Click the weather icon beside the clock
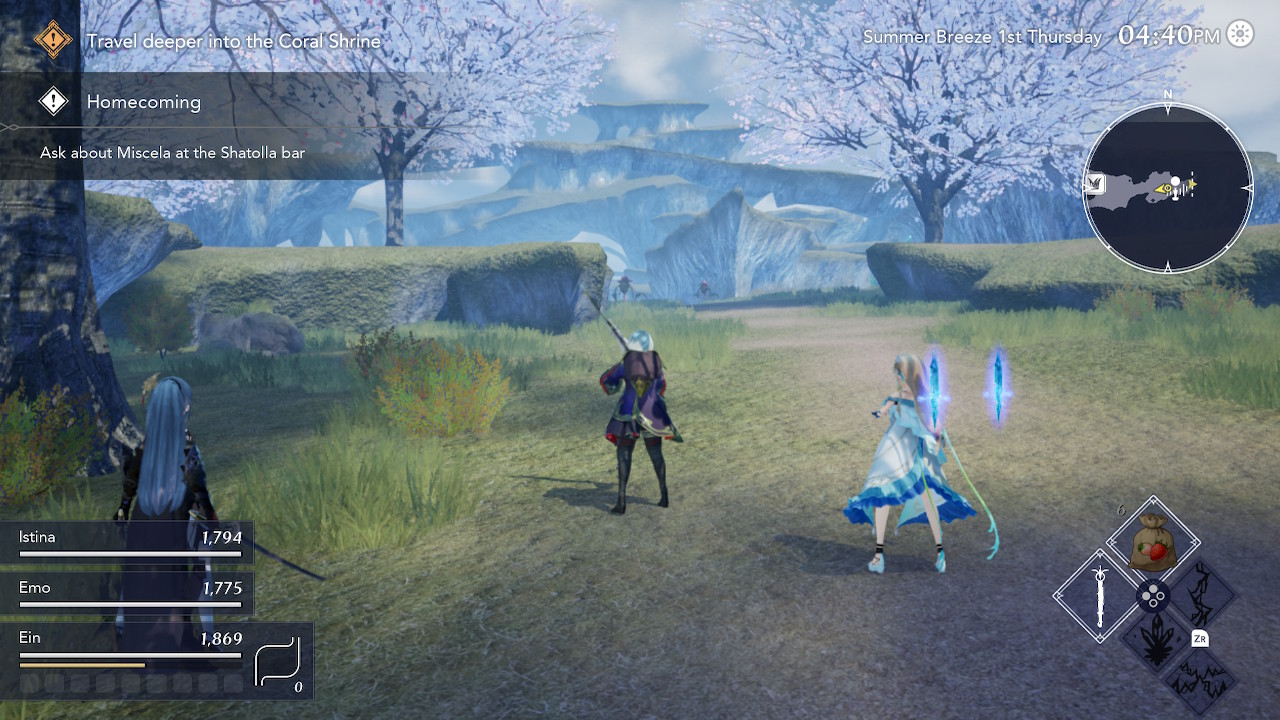The height and width of the screenshot is (720, 1280). 1240,35
